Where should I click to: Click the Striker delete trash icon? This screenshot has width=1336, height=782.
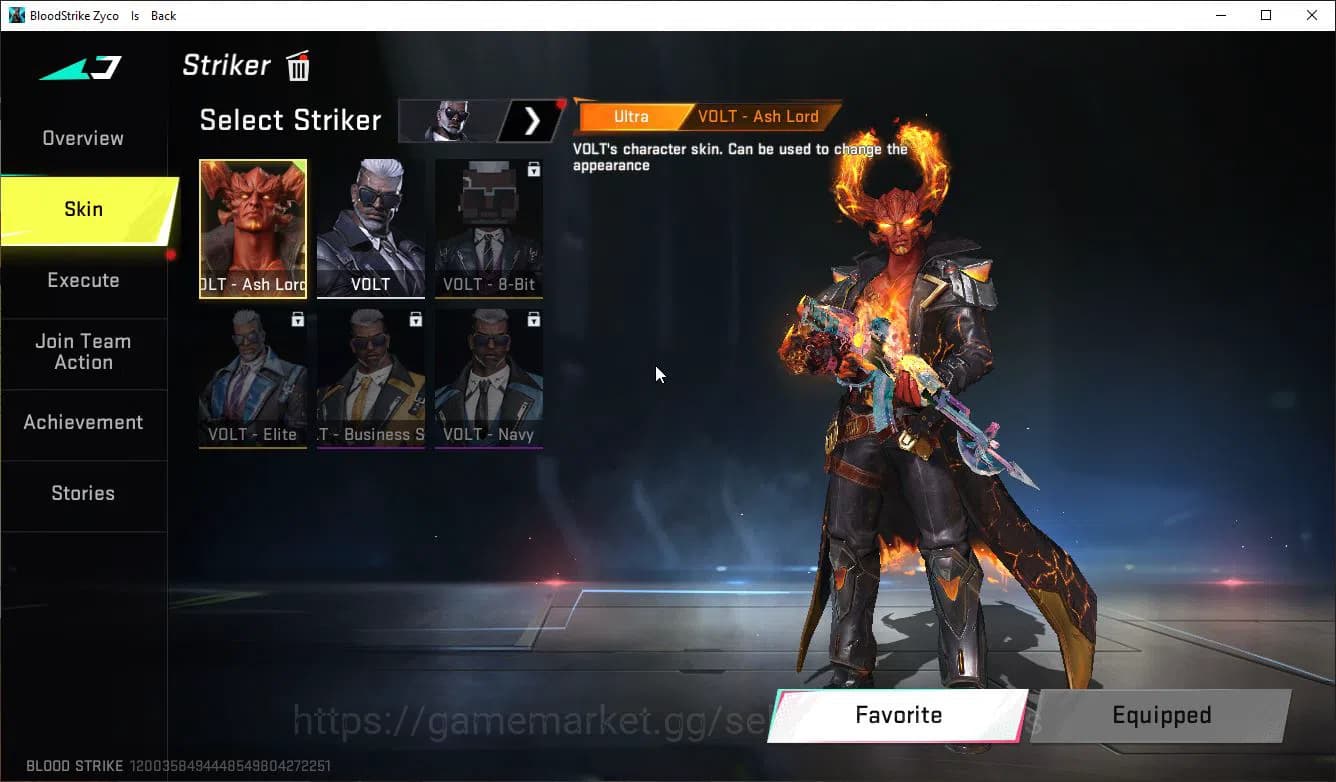(x=297, y=66)
